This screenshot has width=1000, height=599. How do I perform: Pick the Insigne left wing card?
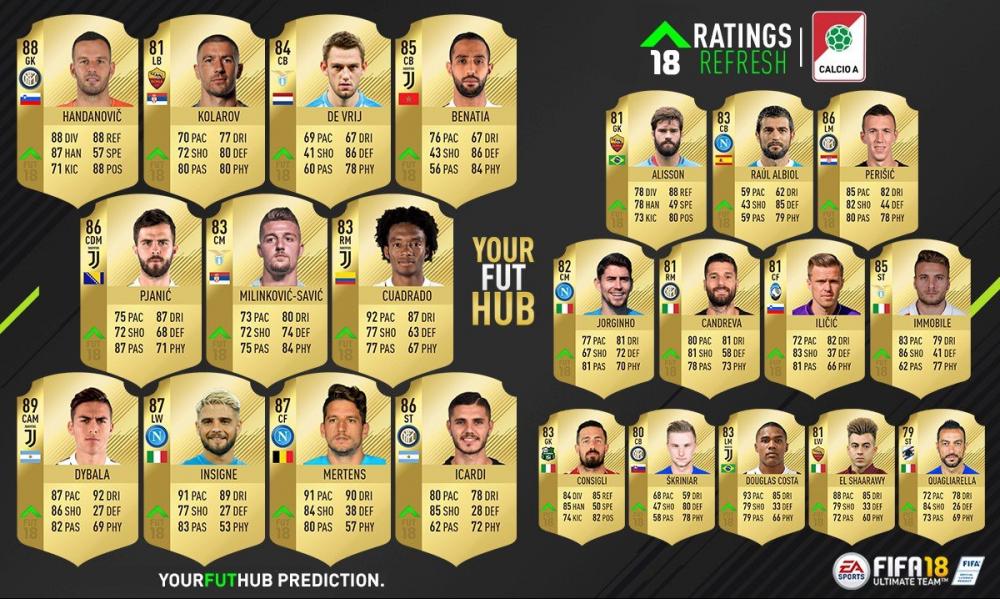[x=204, y=466]
